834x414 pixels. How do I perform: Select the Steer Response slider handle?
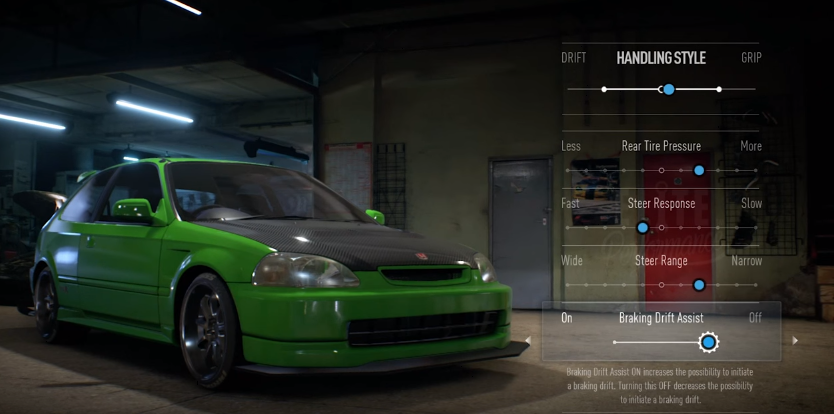pyautogui.click(x=643, y=228)
